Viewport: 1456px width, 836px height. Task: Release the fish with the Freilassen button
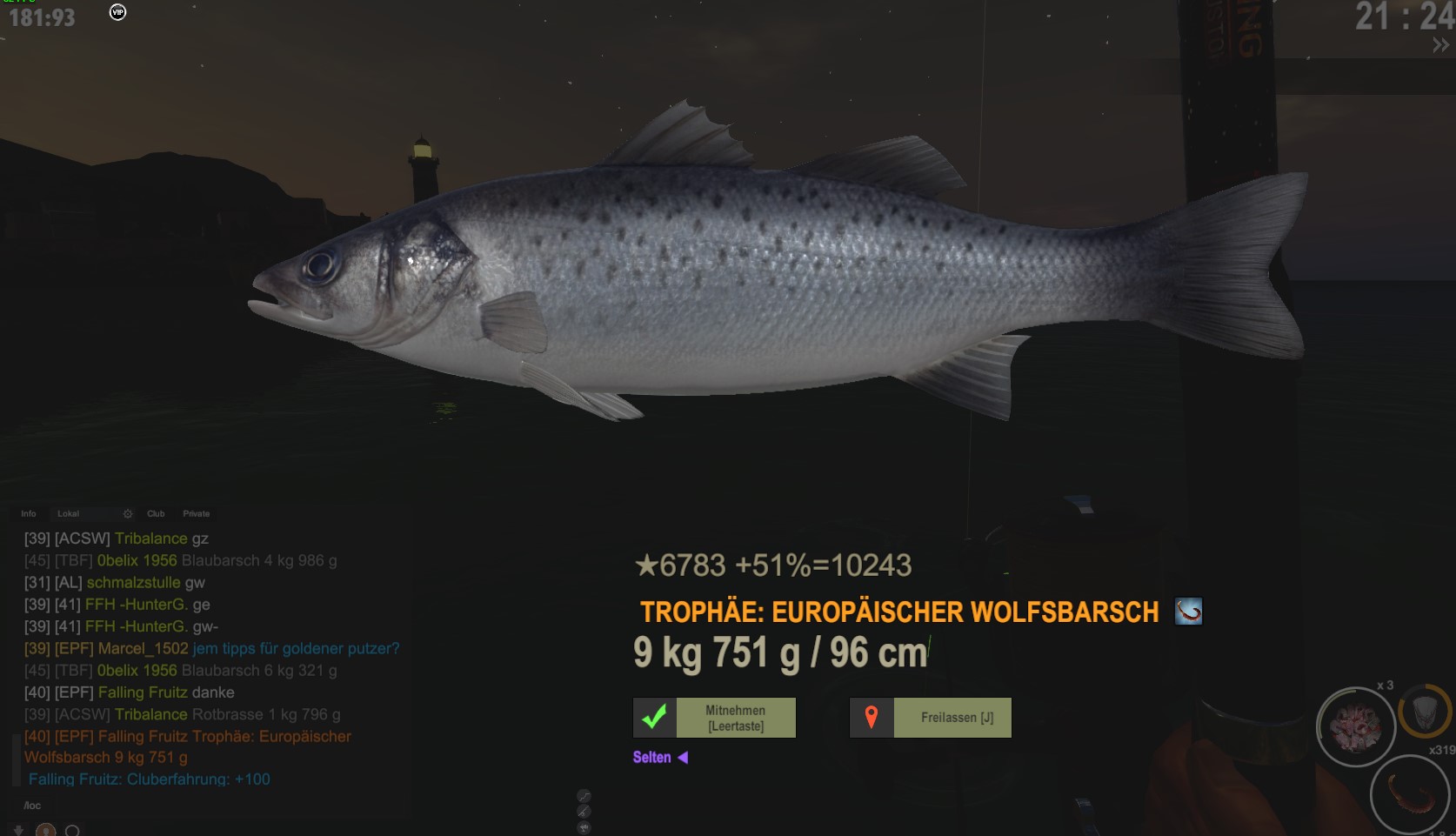click(931, 718)
